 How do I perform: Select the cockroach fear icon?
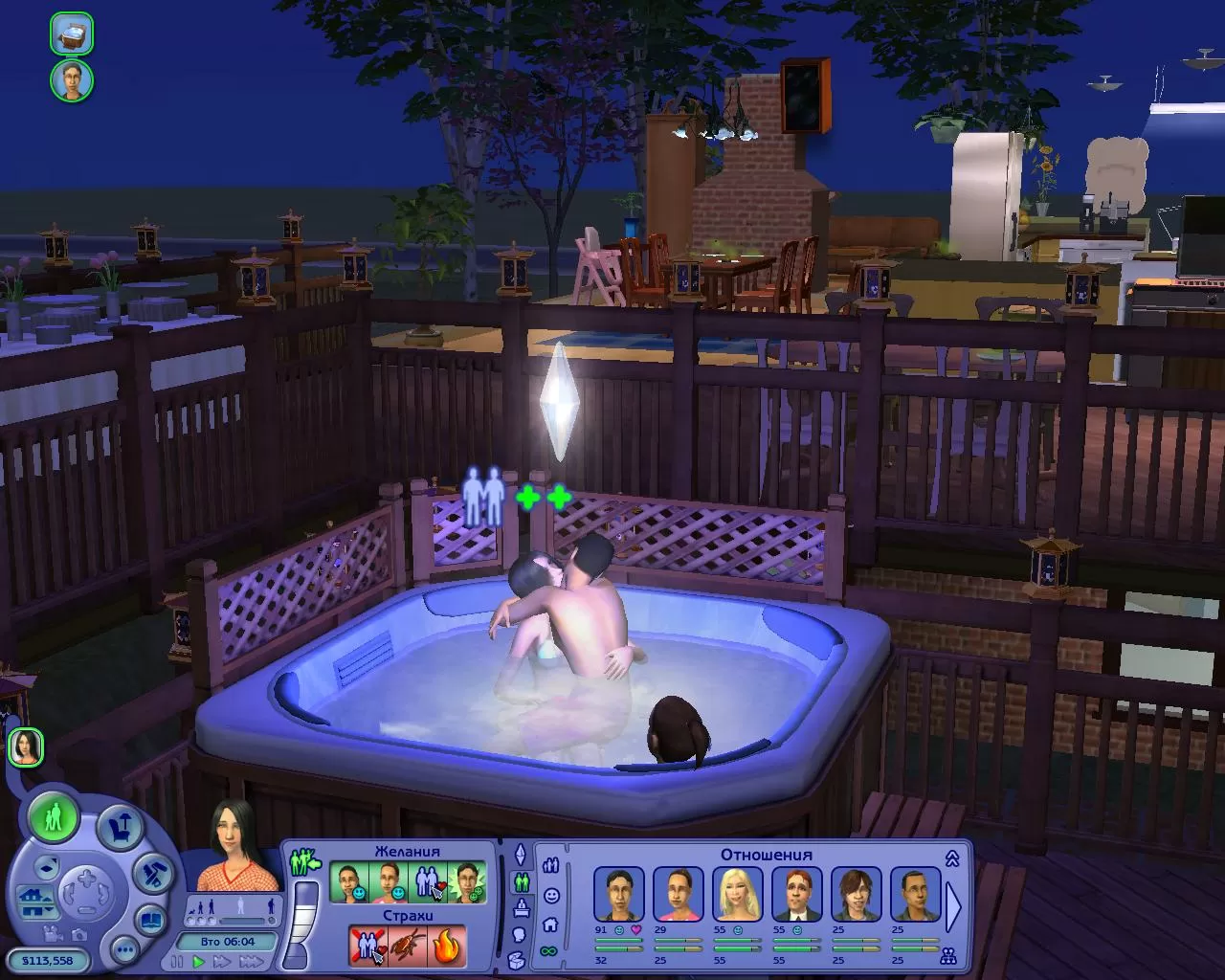(408, 947)
